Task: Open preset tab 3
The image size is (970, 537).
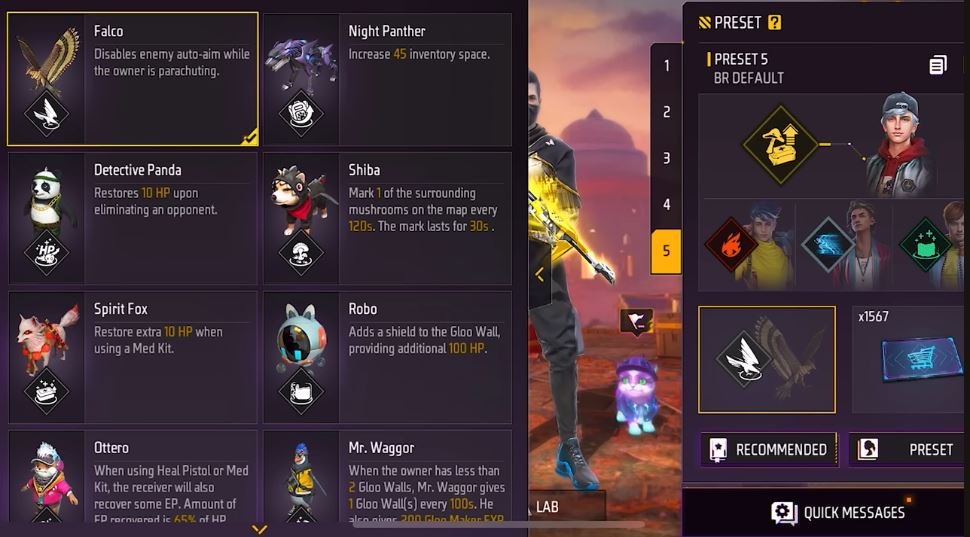Action: tap(666, 158)
